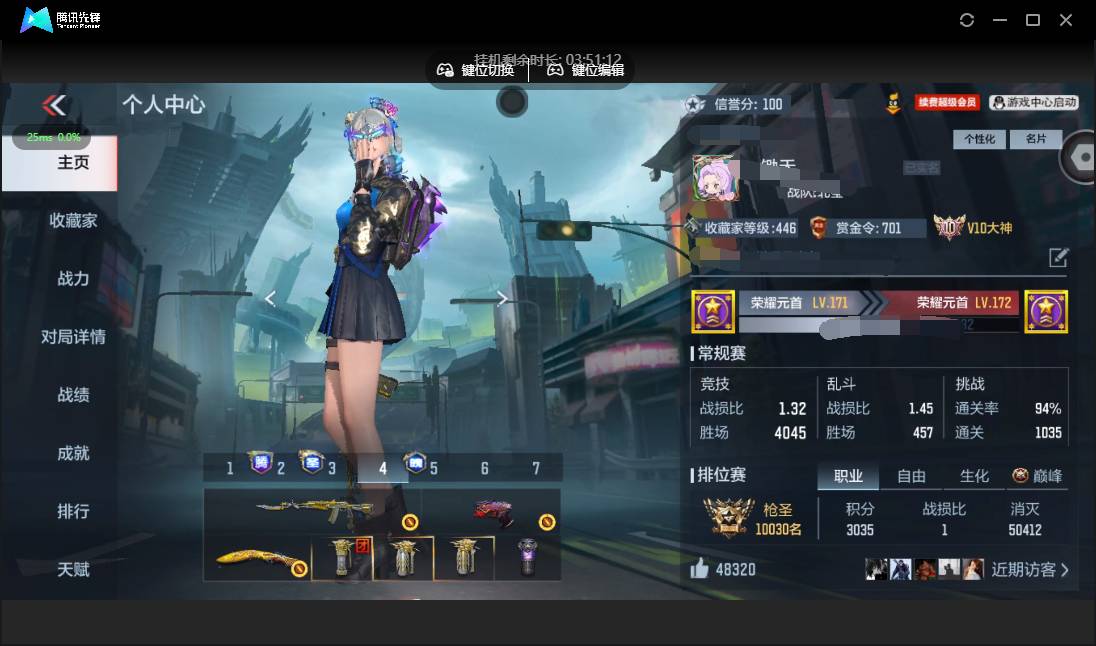Open the 个性化 personalization button
Viewport: 1096px width, 646px height.
tap(979, 139)
